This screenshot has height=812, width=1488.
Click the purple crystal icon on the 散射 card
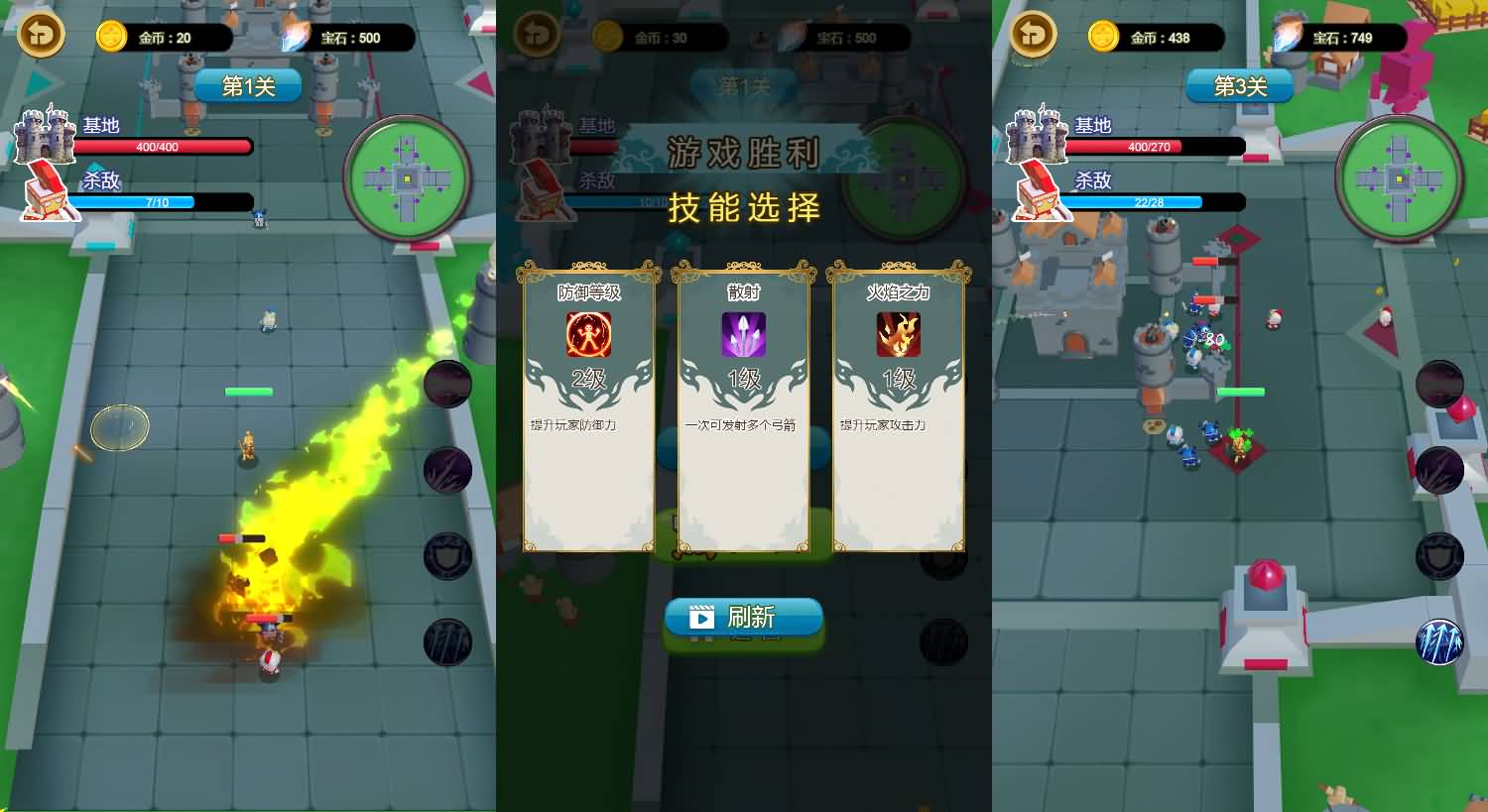pos(743,335)
